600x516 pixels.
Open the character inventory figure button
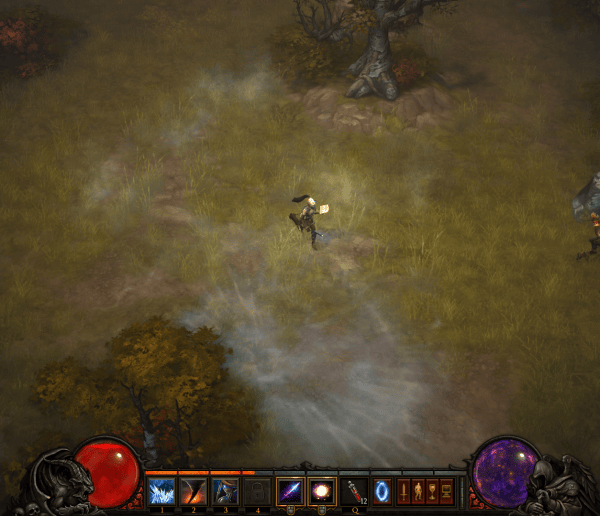point(418,491)
